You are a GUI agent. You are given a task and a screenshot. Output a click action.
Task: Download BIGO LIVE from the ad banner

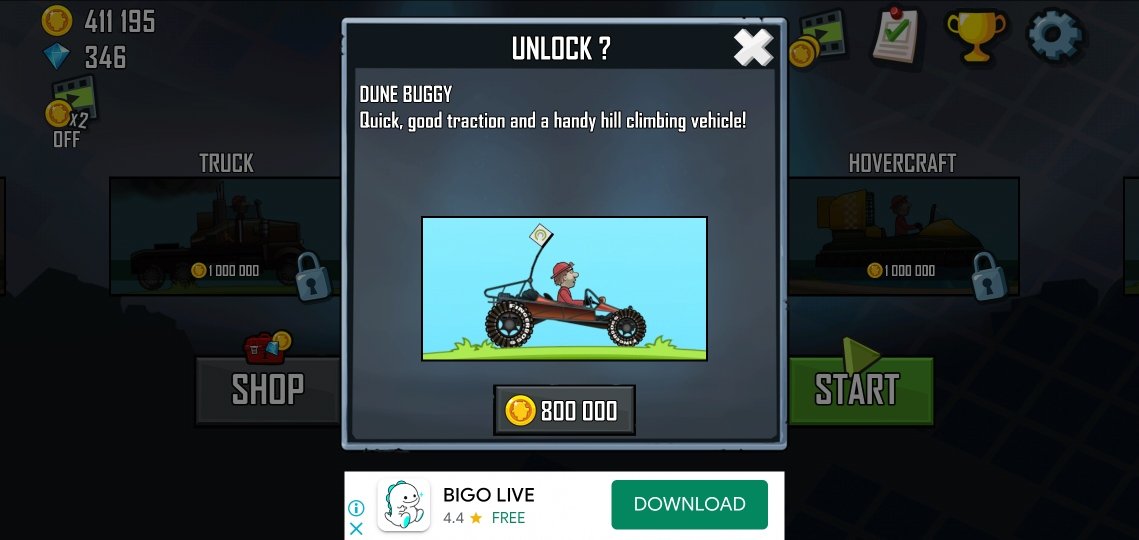[x=689, y=504]
